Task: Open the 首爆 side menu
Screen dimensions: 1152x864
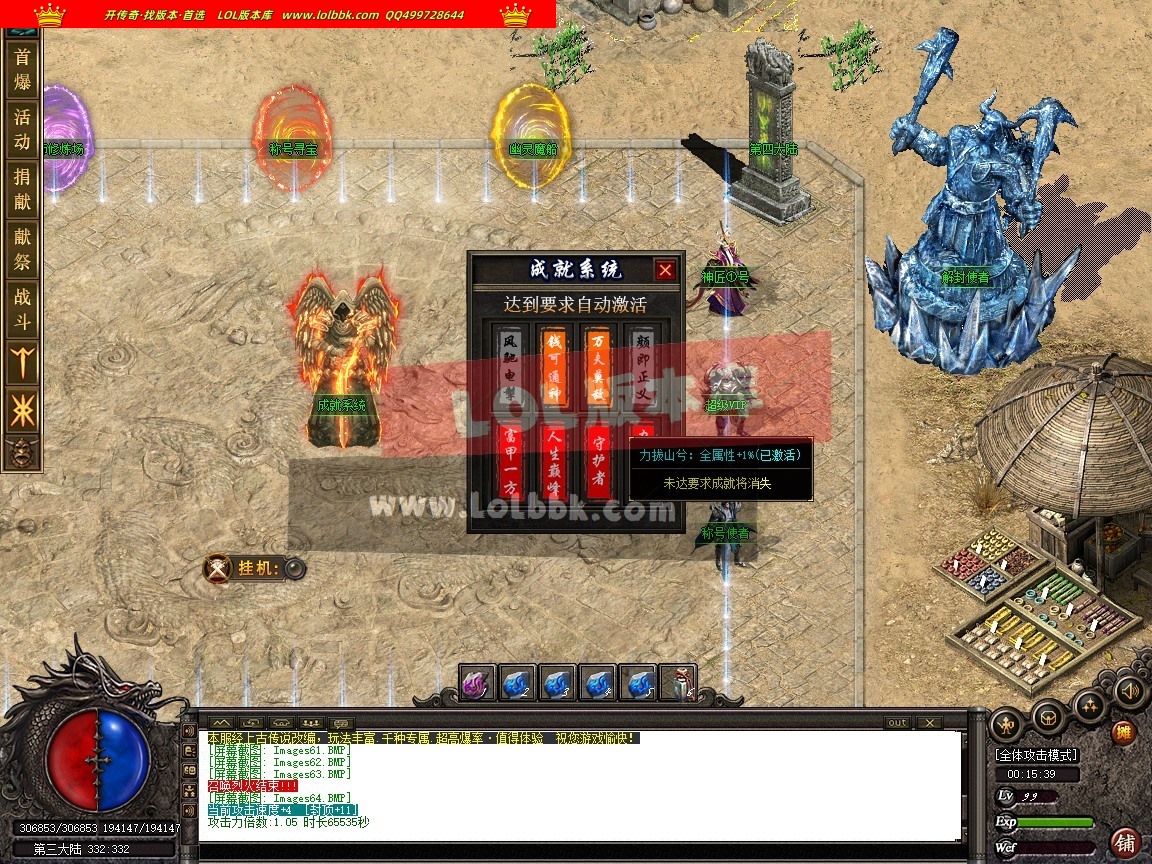Action: coord(22,71)
